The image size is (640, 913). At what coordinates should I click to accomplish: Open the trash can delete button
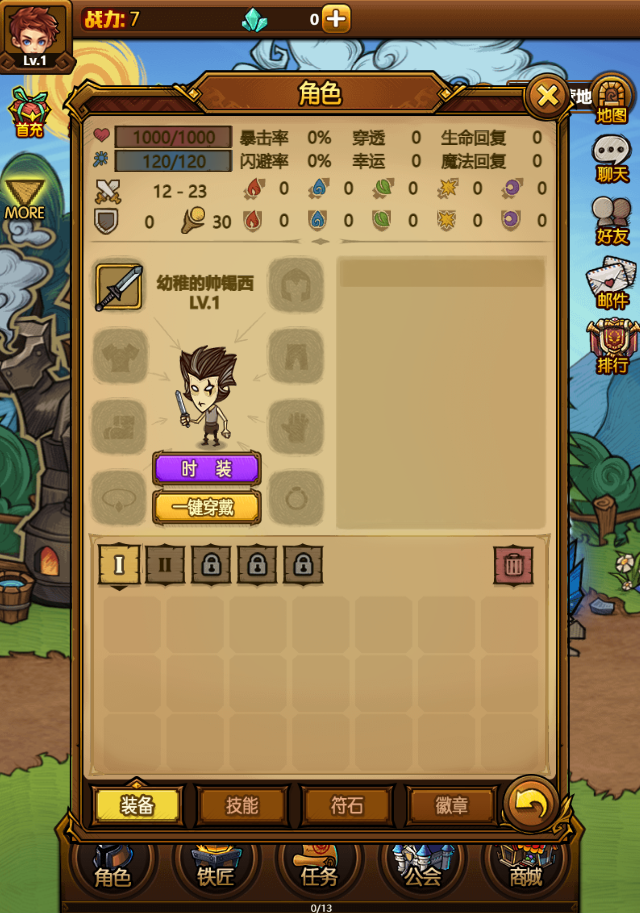click(x=513, y=565)
